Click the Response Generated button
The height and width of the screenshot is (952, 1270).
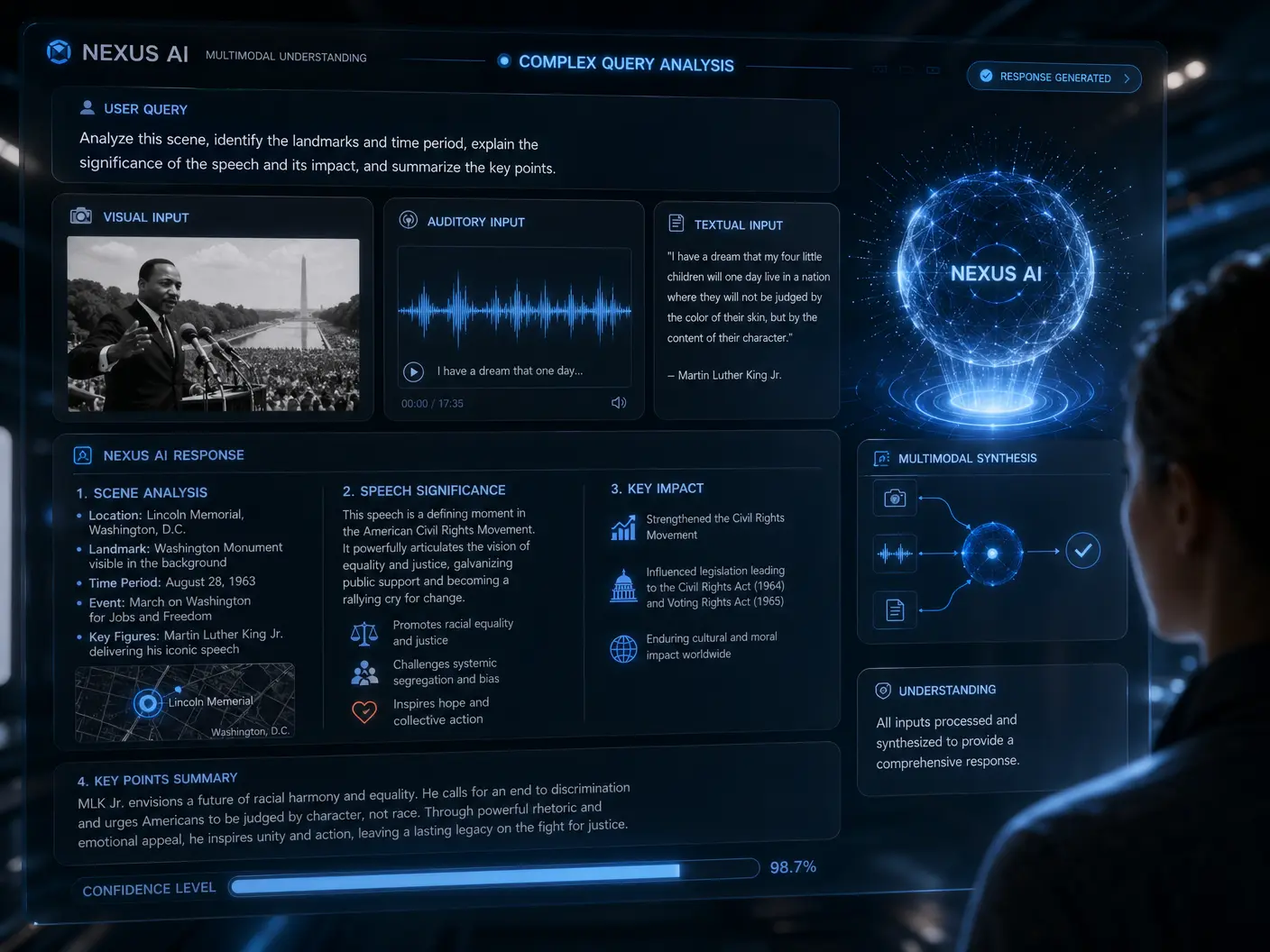(x=1054, y=78)
